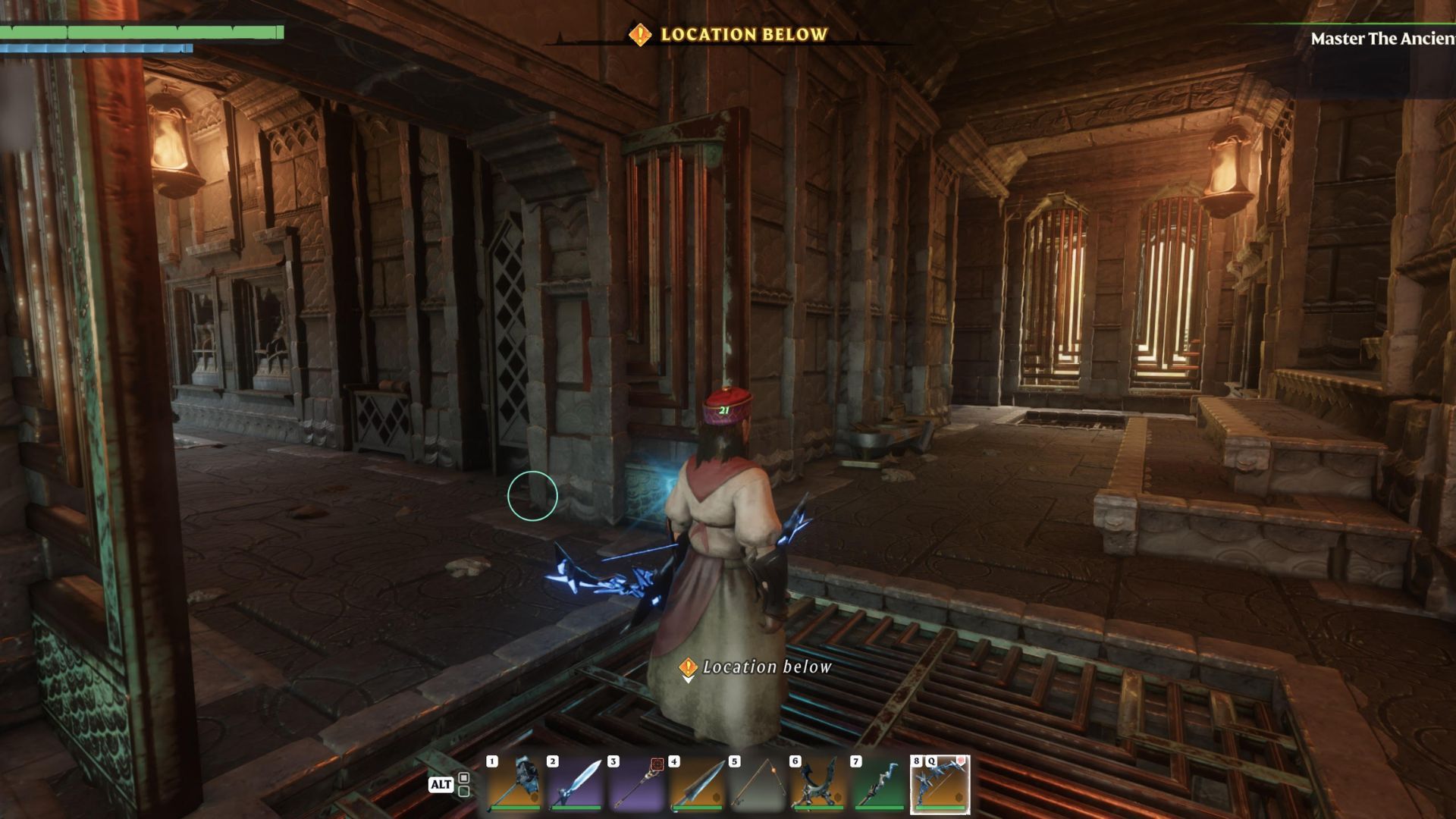Equip the blue sword in slot 2
The height and width of the screenshot is (819, 1456).
pos(576,784)
